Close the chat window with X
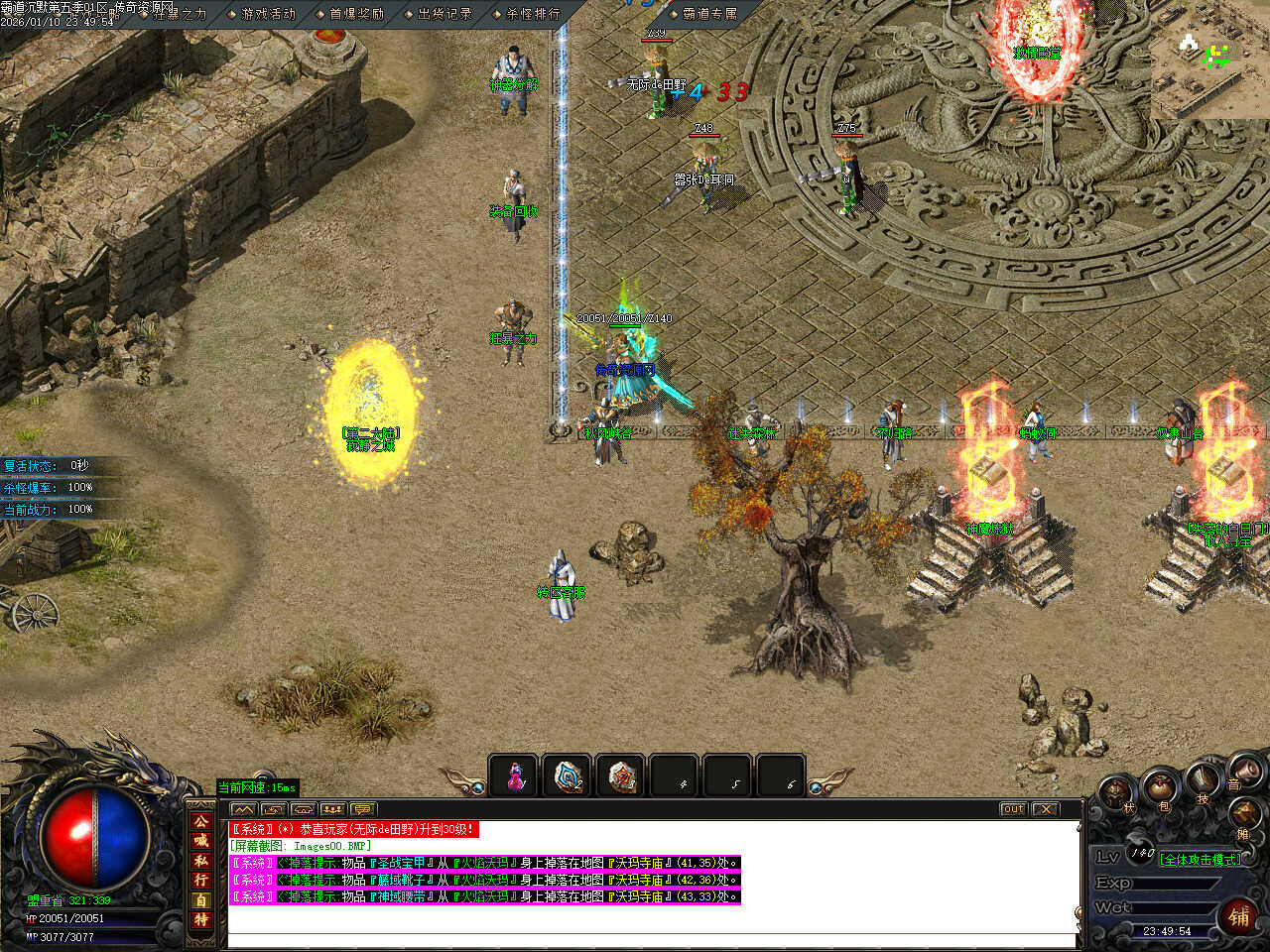1270x952 pixels. tap(1046, 809)
